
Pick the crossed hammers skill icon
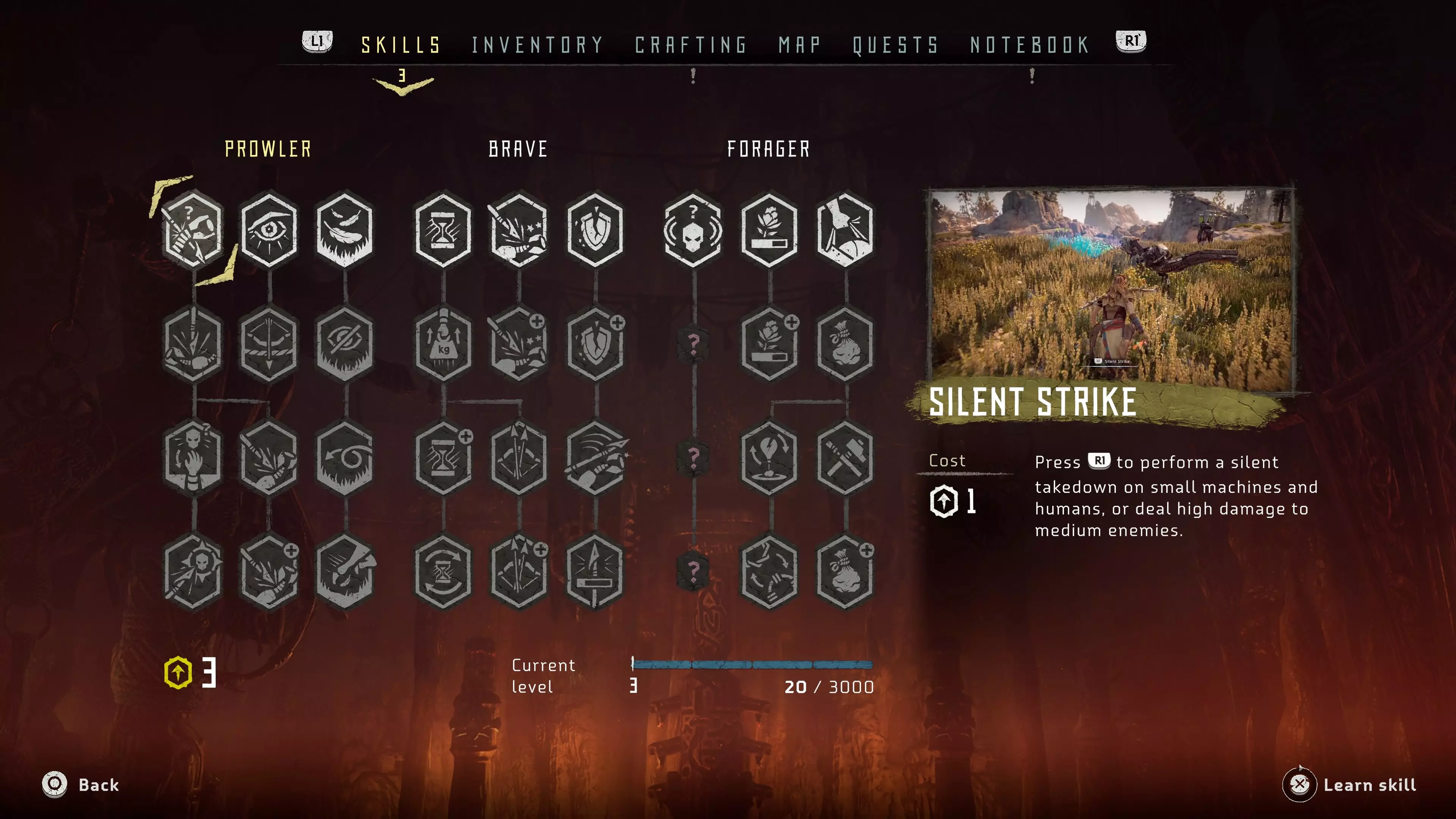pos(845,458)
